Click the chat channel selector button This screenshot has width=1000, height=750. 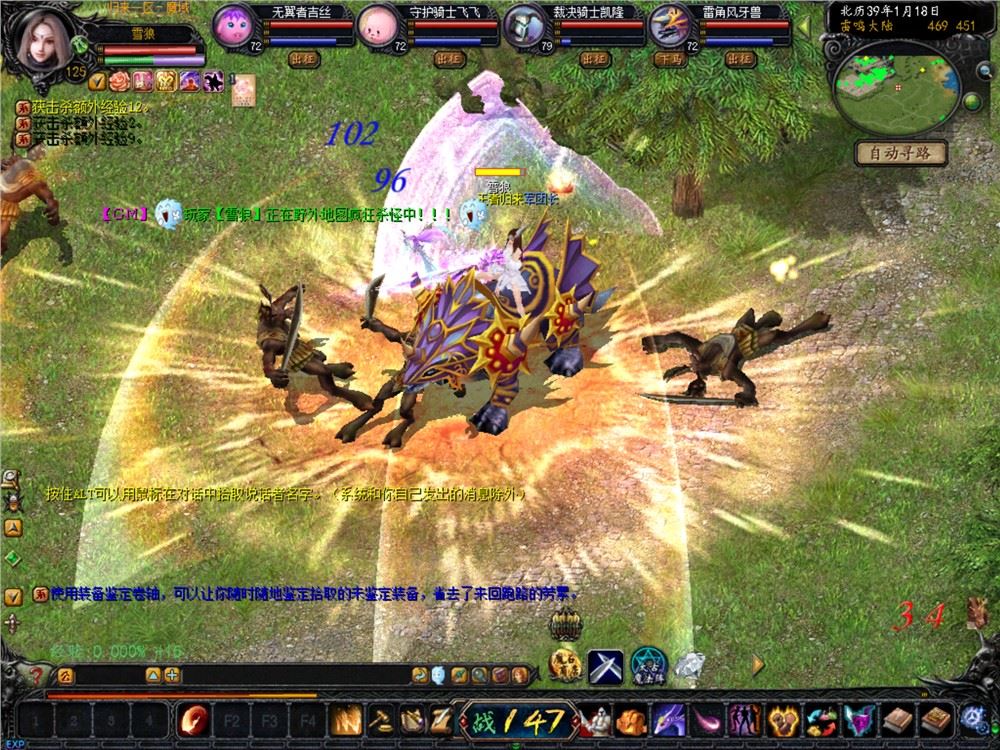pos(66,675)
